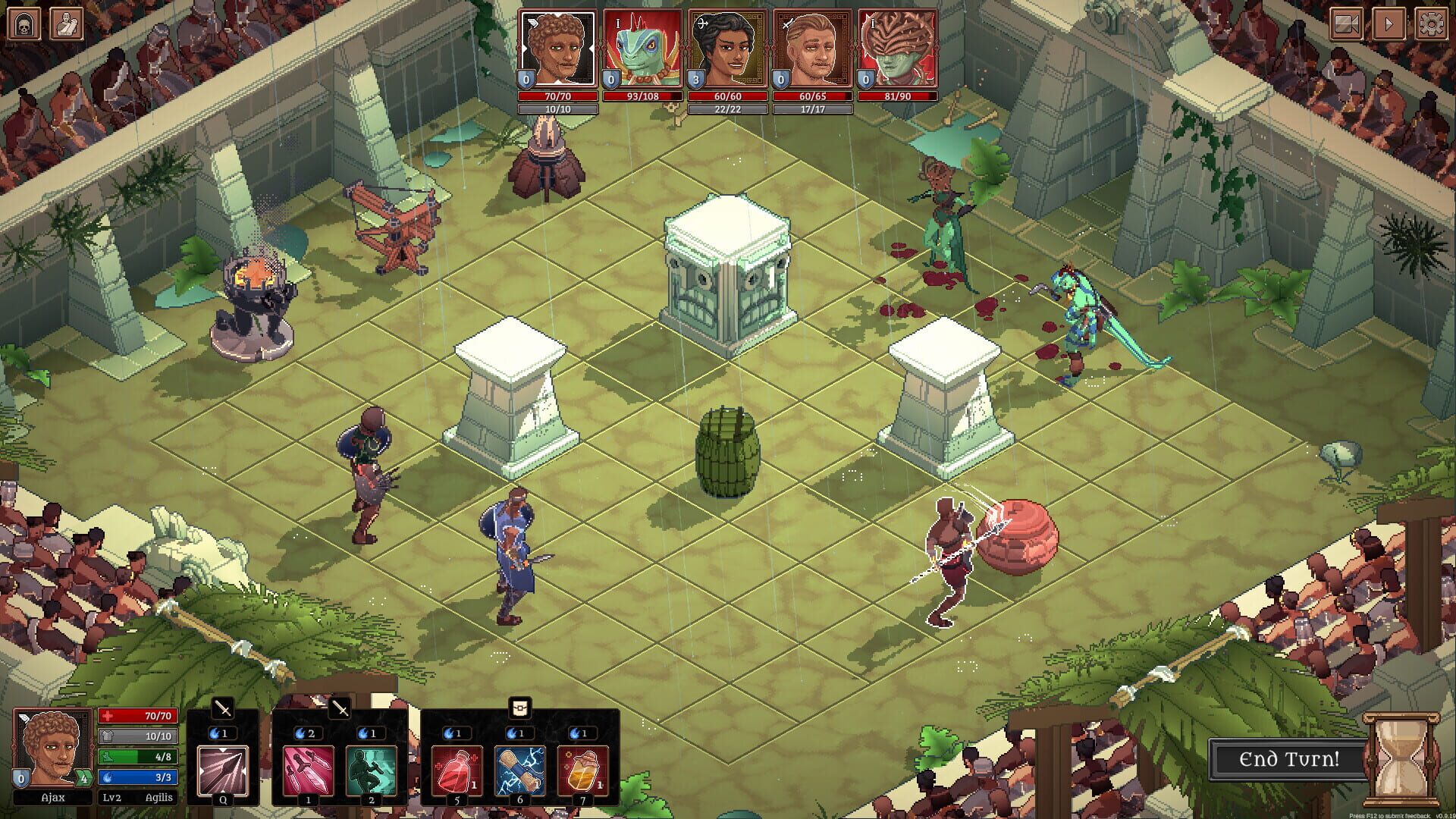Use the honey jar consumable in slot 7
The width and height of the screenshot is (1456, 819).
click(582, 768)
